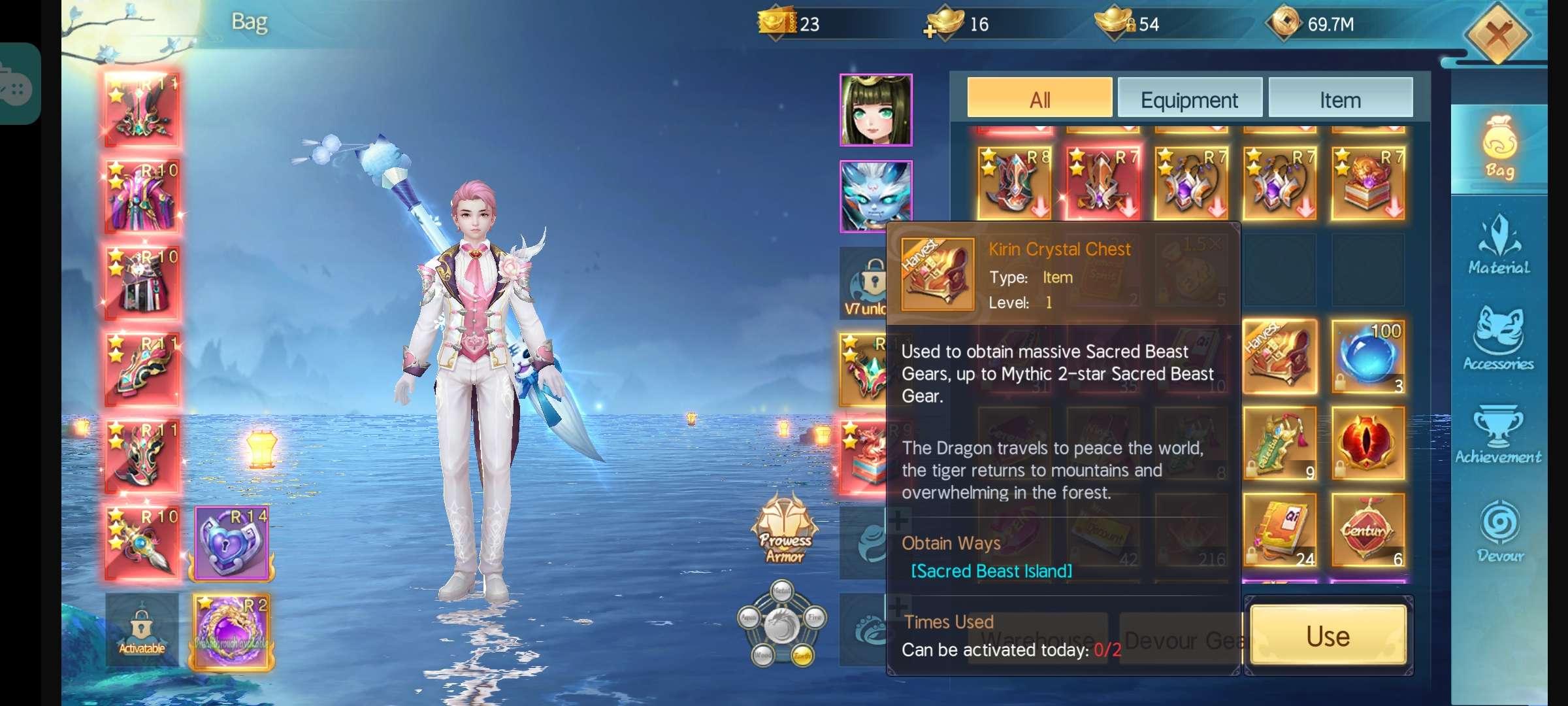
Task: Open the Prowess Armor icon
Action: tap(785, 529)
